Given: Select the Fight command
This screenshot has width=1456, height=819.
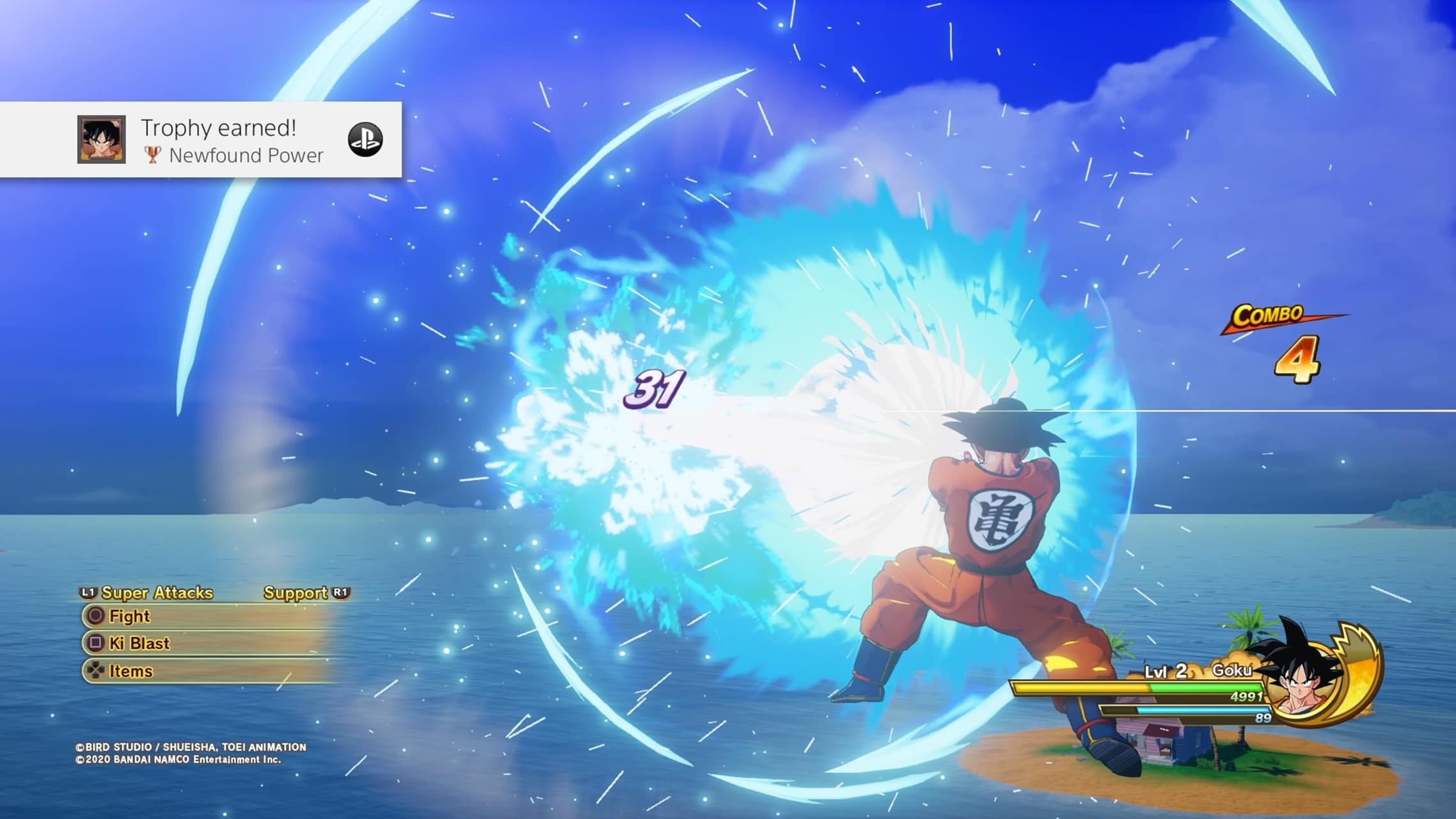Looking at the screenshot, I should tap(130, 616).
